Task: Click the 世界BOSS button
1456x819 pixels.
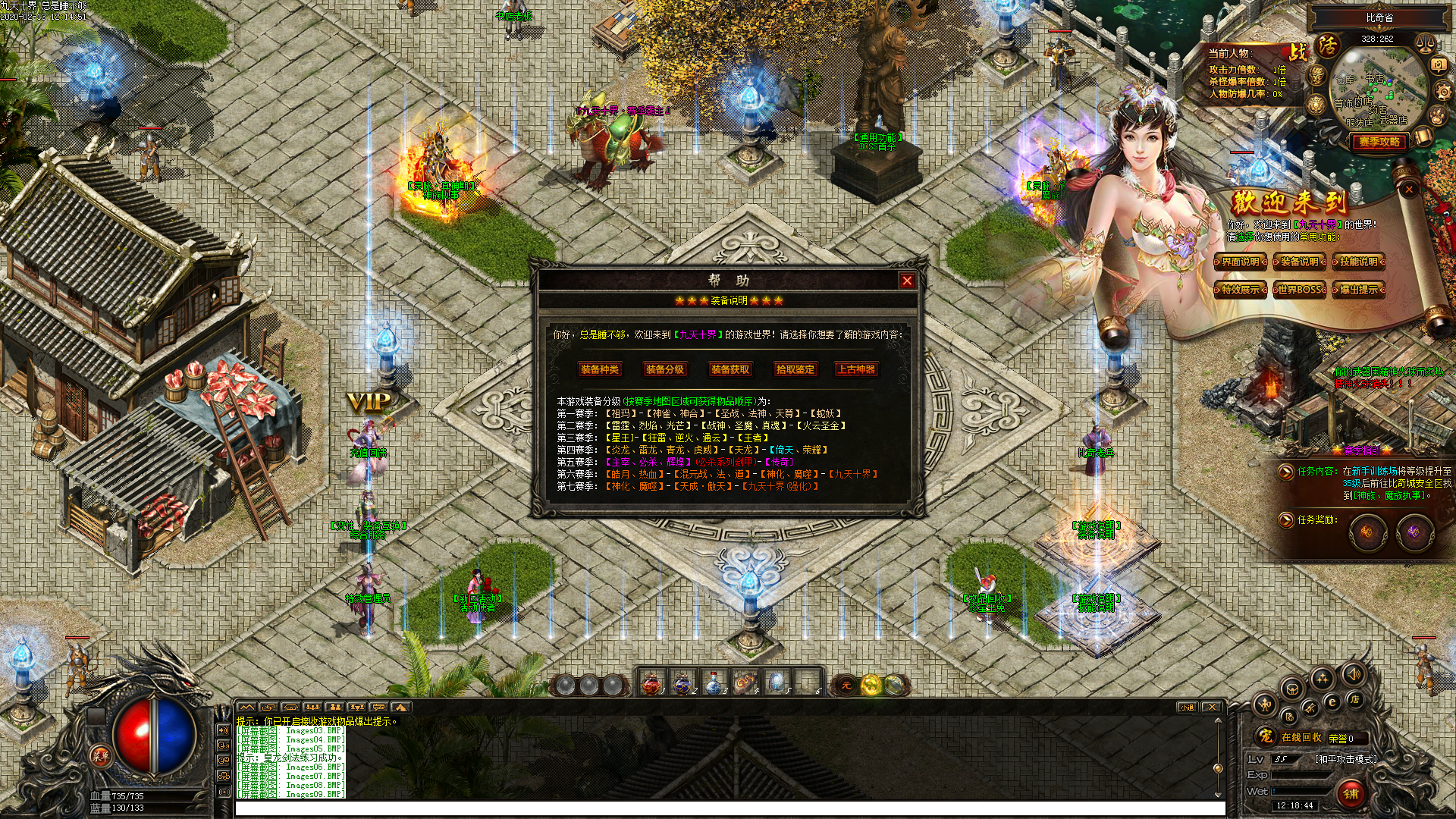Action: [1300, 290]
